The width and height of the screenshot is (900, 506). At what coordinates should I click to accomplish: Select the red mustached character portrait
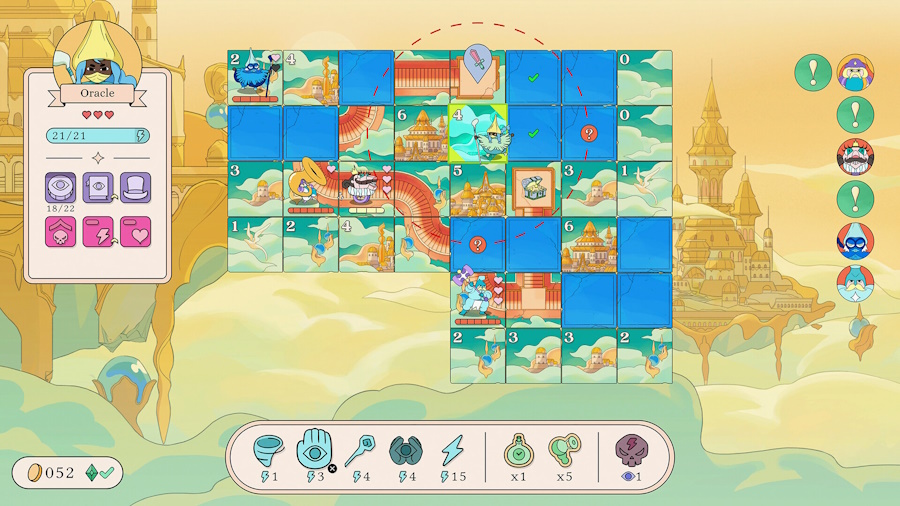coord(855,157)
